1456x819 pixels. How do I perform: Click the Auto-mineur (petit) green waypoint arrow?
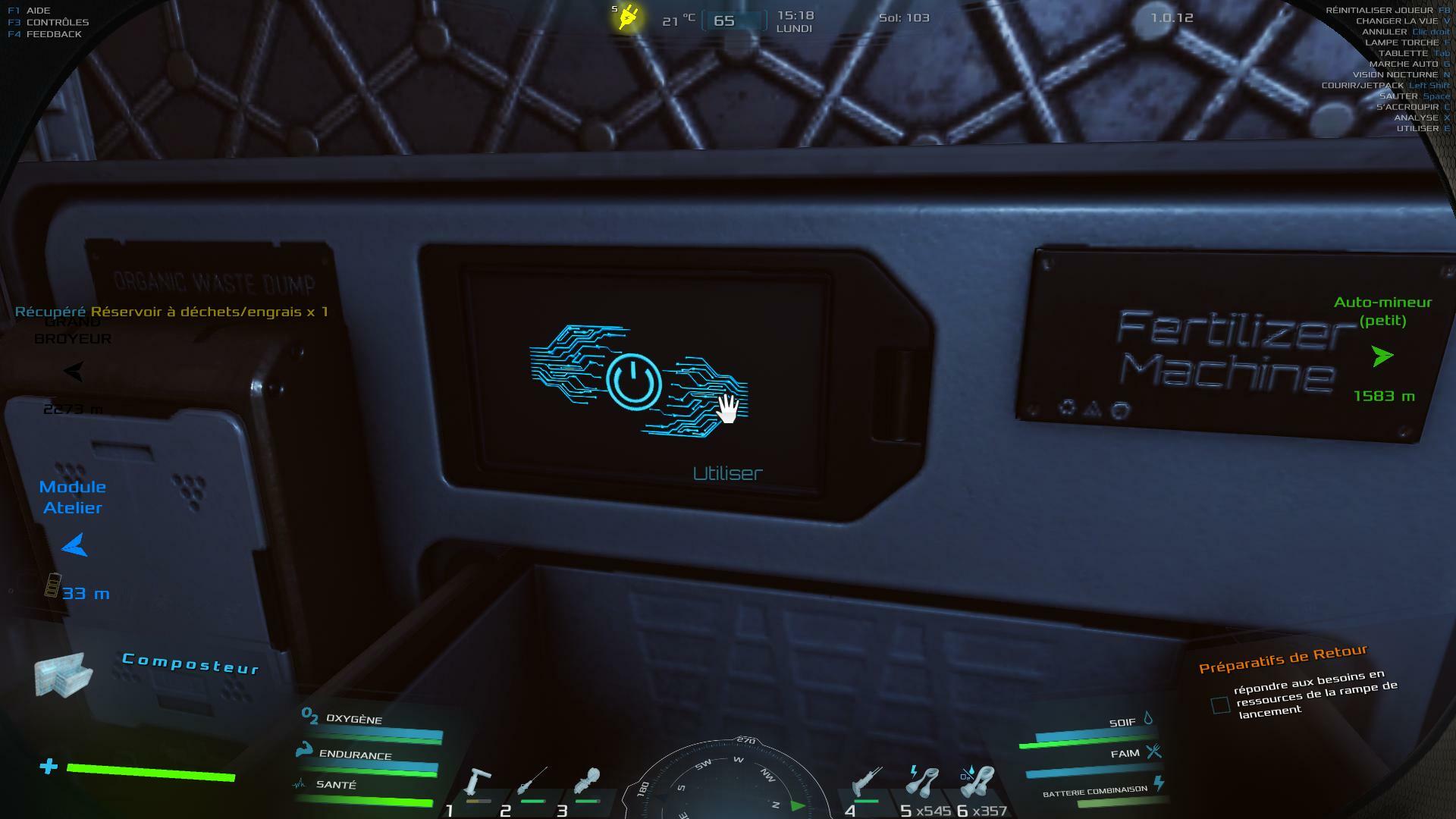pyautogui.click(x=1382, y=356)
